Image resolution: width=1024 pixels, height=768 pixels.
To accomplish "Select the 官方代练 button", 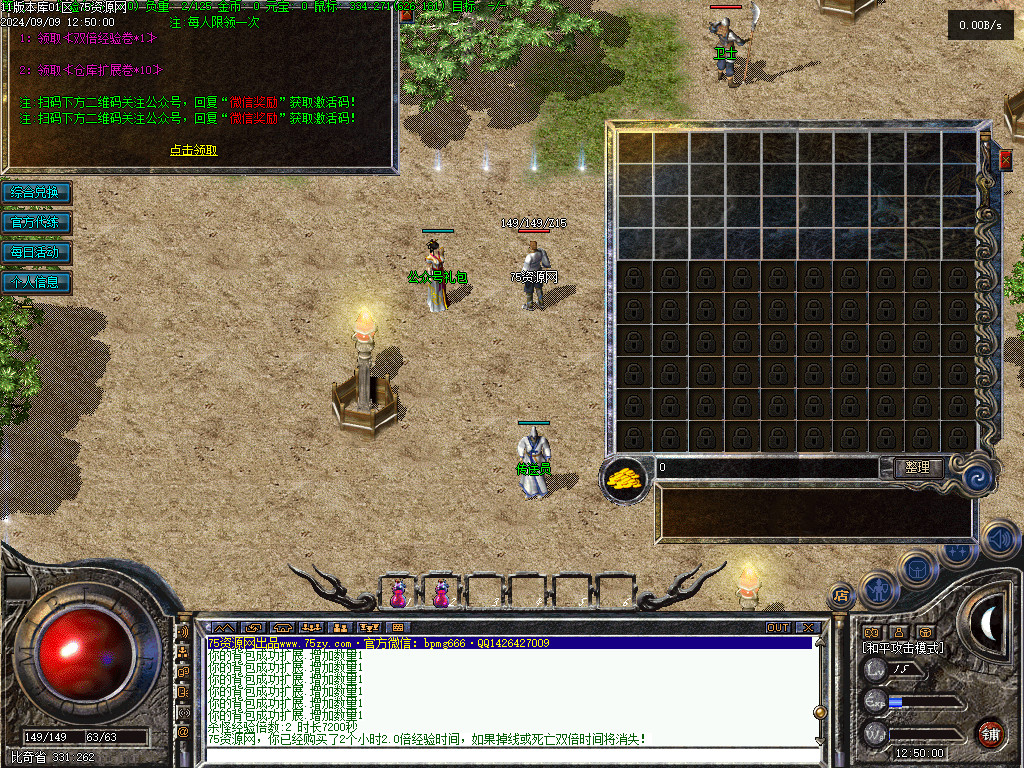I will tap(36, 222).
